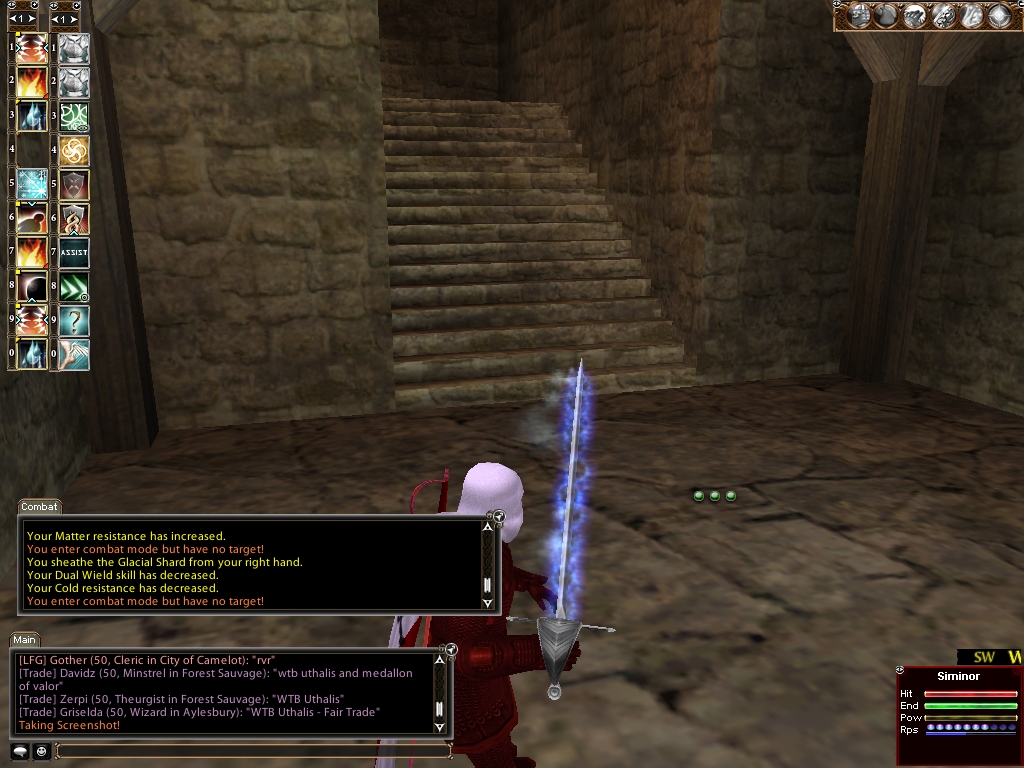Activate the Assist macro button
The width and height of the screenshot is (1024, 768).
(74, 253)
